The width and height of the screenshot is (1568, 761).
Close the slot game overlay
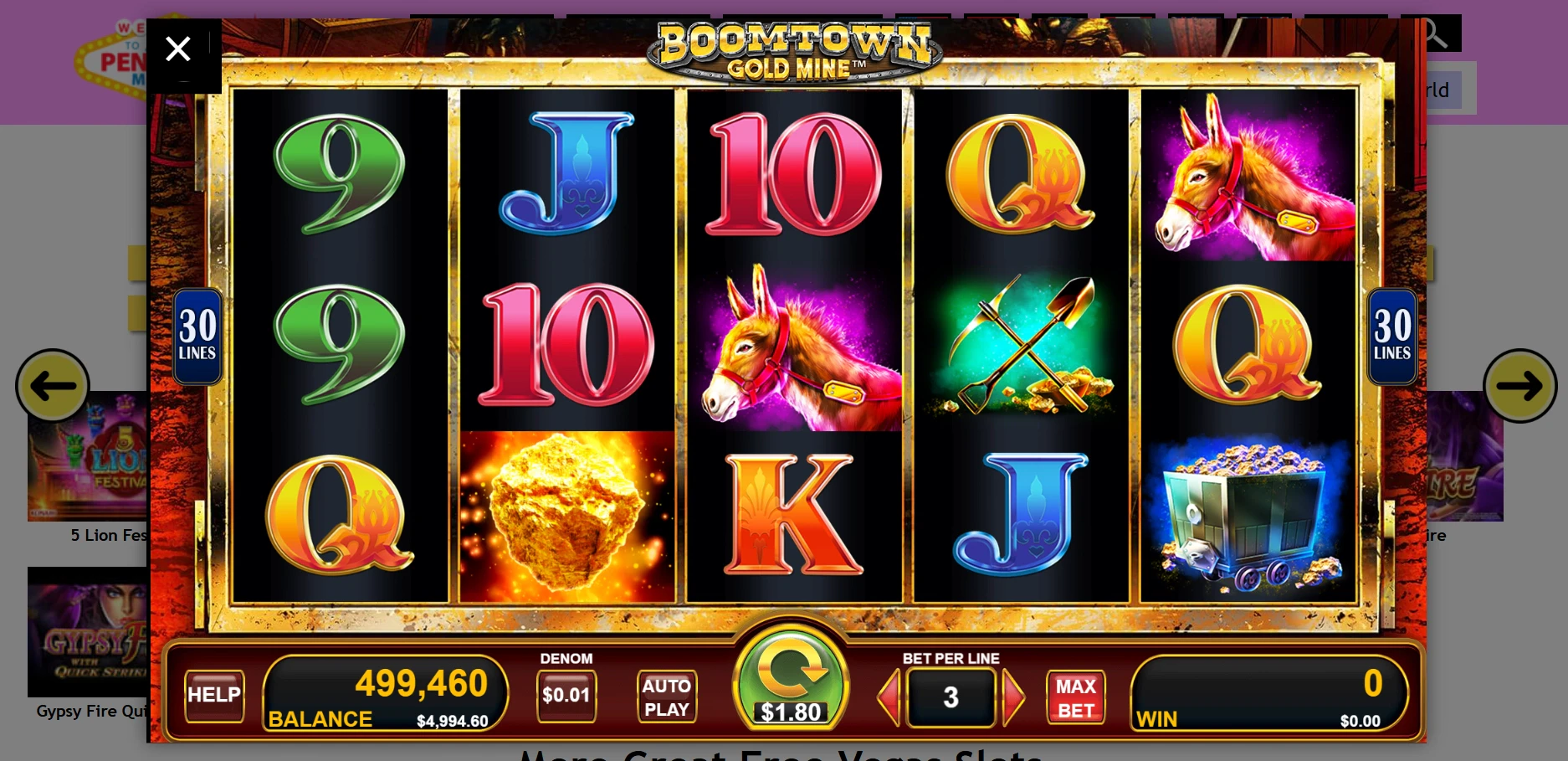coord(178,49)
